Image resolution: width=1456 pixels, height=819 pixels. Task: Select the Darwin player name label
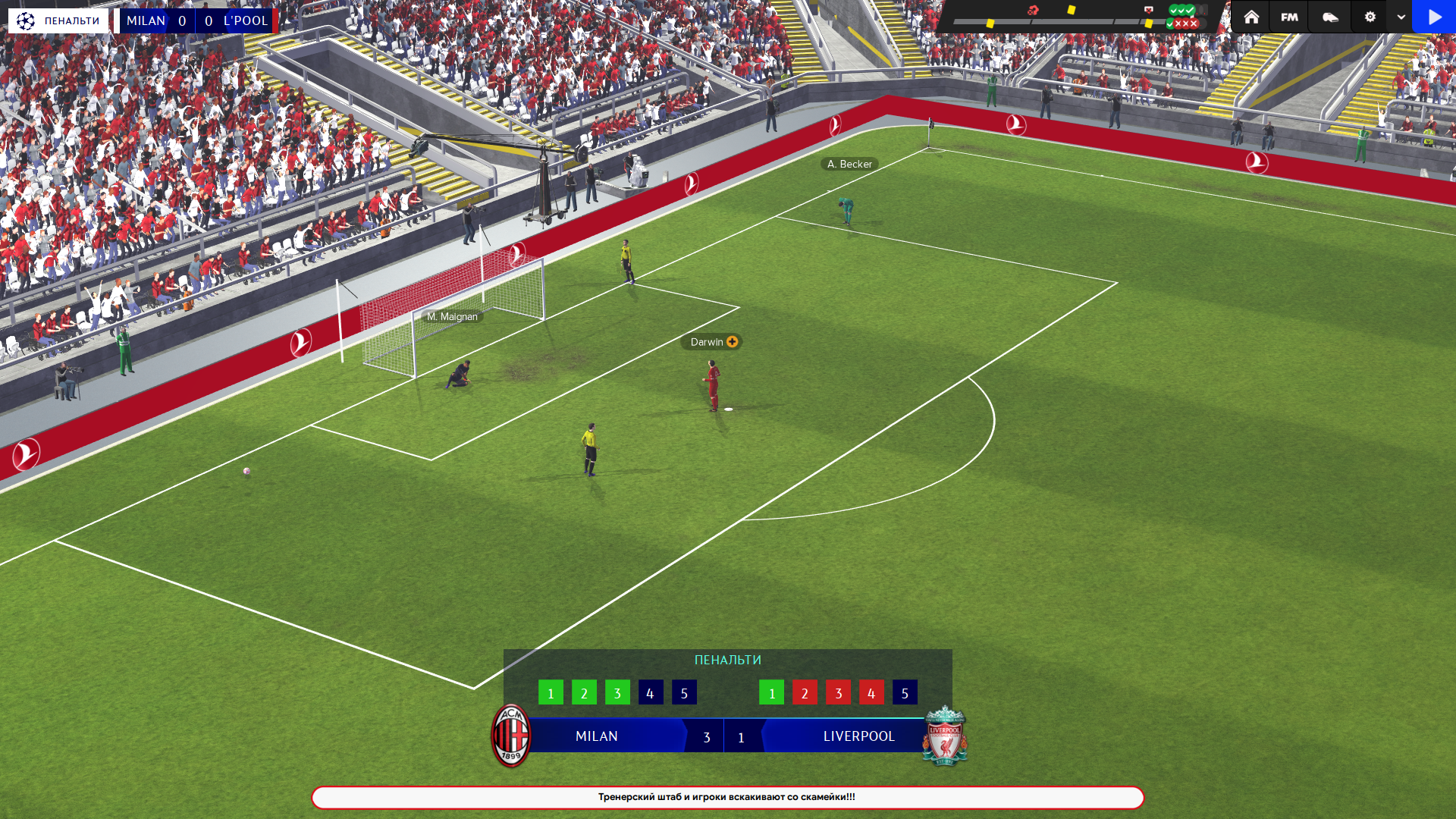point(707,342)
